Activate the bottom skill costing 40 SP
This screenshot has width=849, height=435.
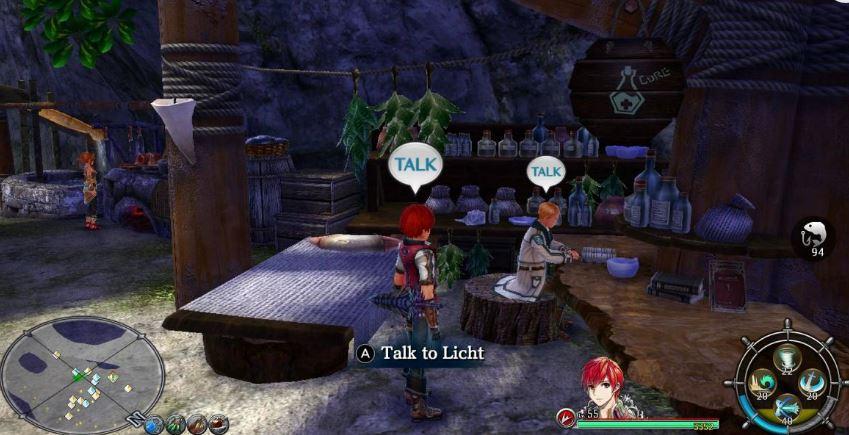click(789, 405)
